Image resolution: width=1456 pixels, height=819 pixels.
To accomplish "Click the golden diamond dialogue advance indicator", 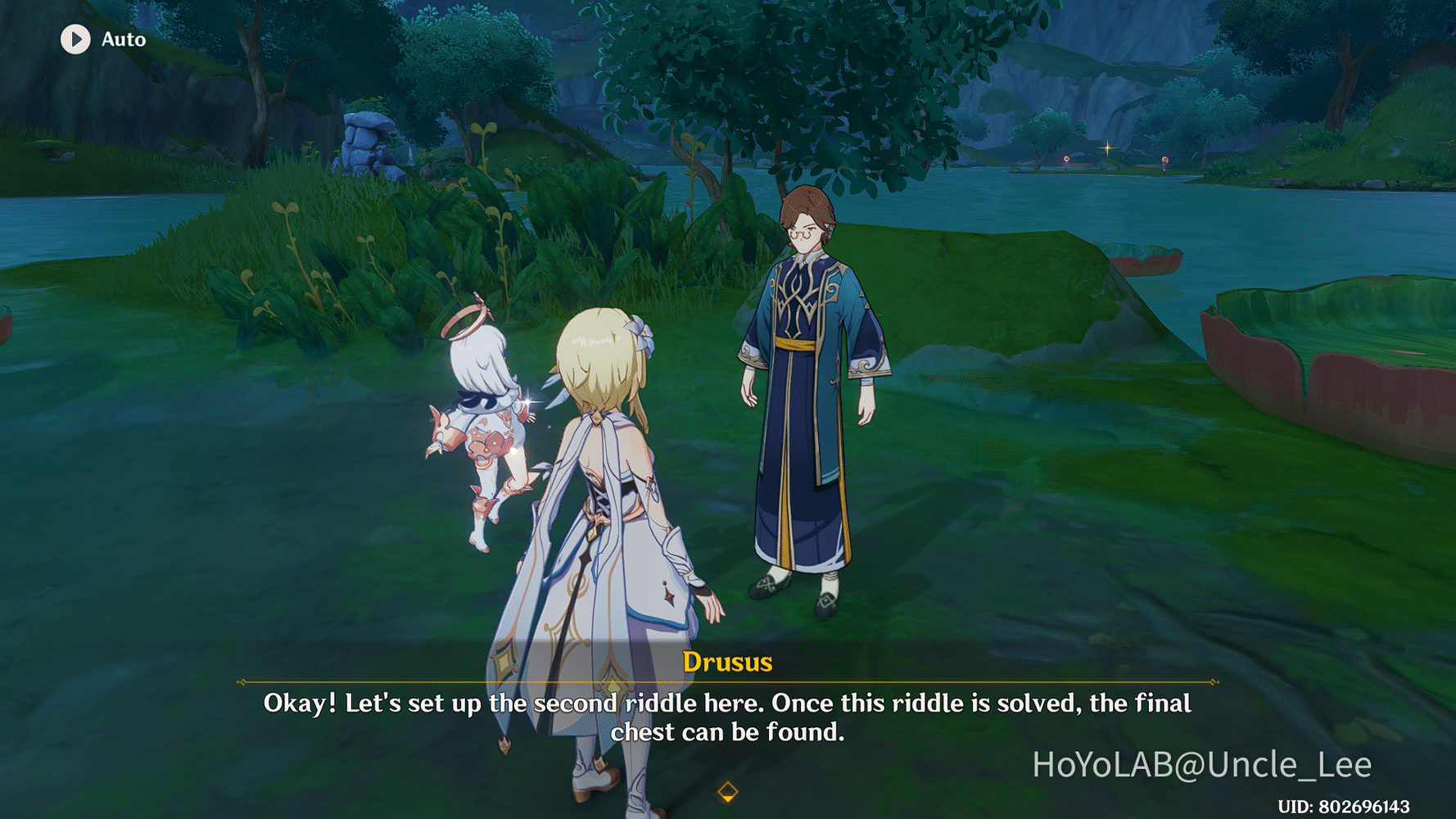I will [727, 790].
